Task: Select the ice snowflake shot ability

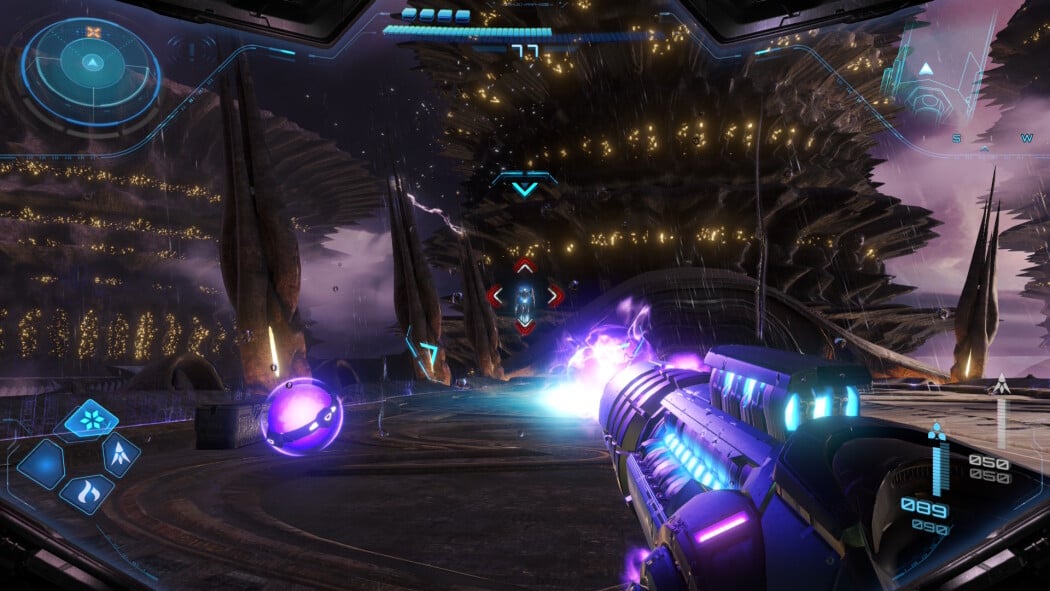Action: (x=91, y=420)
